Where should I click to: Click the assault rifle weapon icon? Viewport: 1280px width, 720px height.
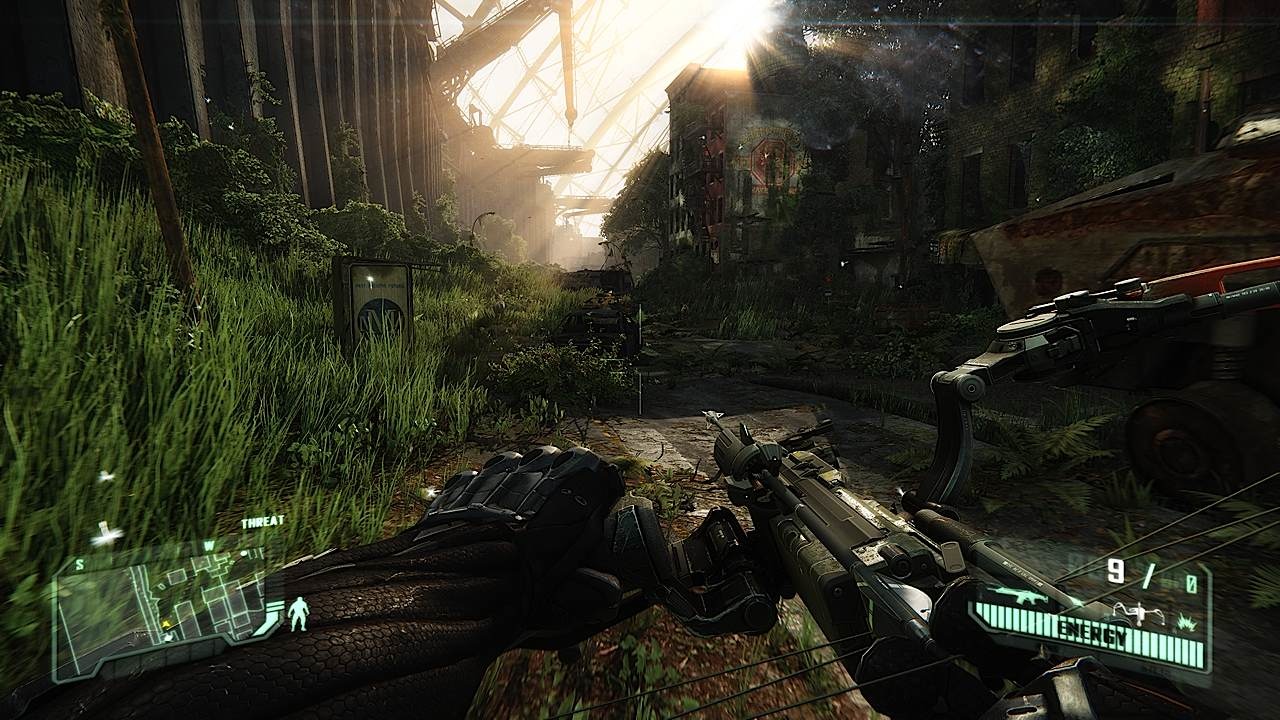(x=1018, y=598)
